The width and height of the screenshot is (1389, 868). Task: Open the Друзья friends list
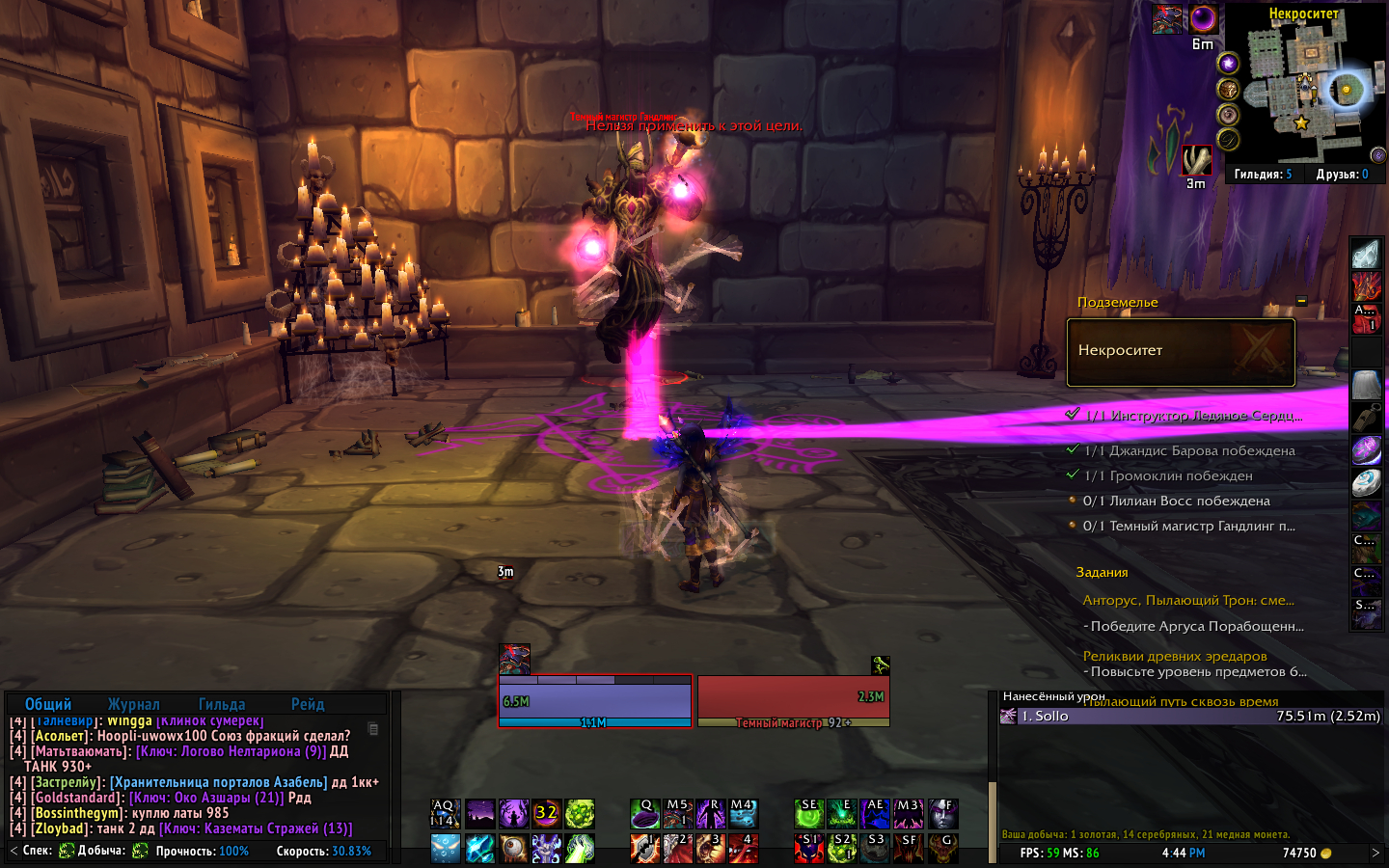1342,175
